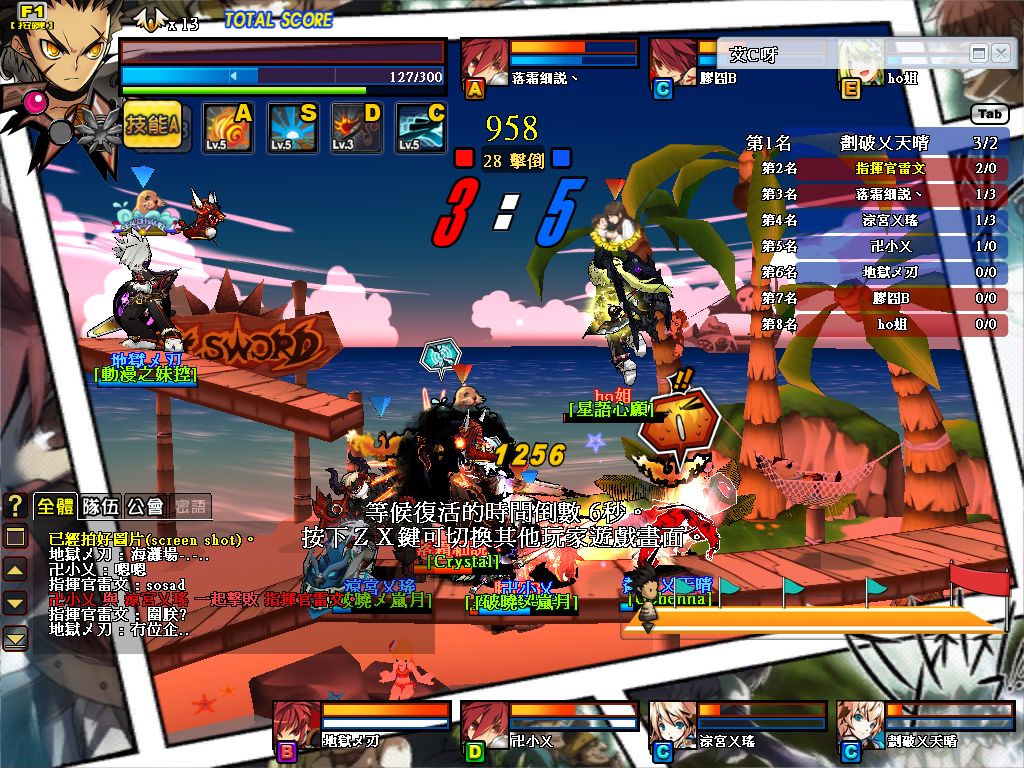
Task: Toggle the scoreboard with the Tab button
Action: coord(989,114)
